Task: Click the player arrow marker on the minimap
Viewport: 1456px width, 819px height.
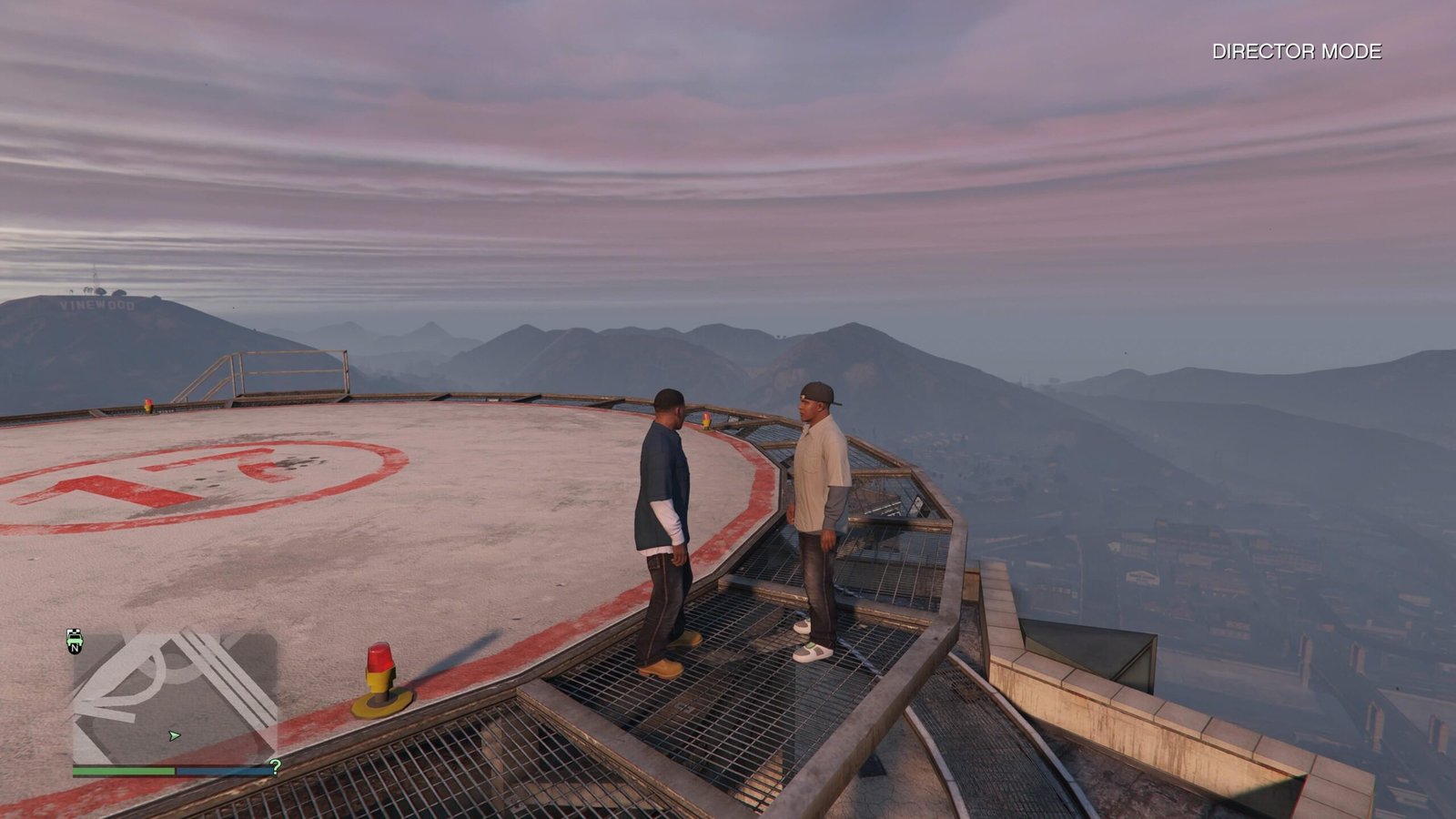Action: tap(173, 733)
